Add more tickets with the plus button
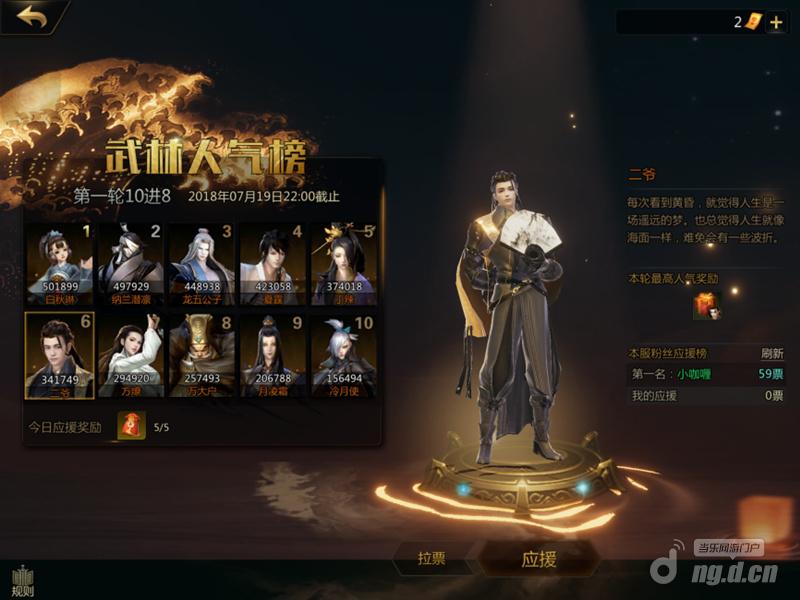 pyautogui.click(x=776, y=22)
